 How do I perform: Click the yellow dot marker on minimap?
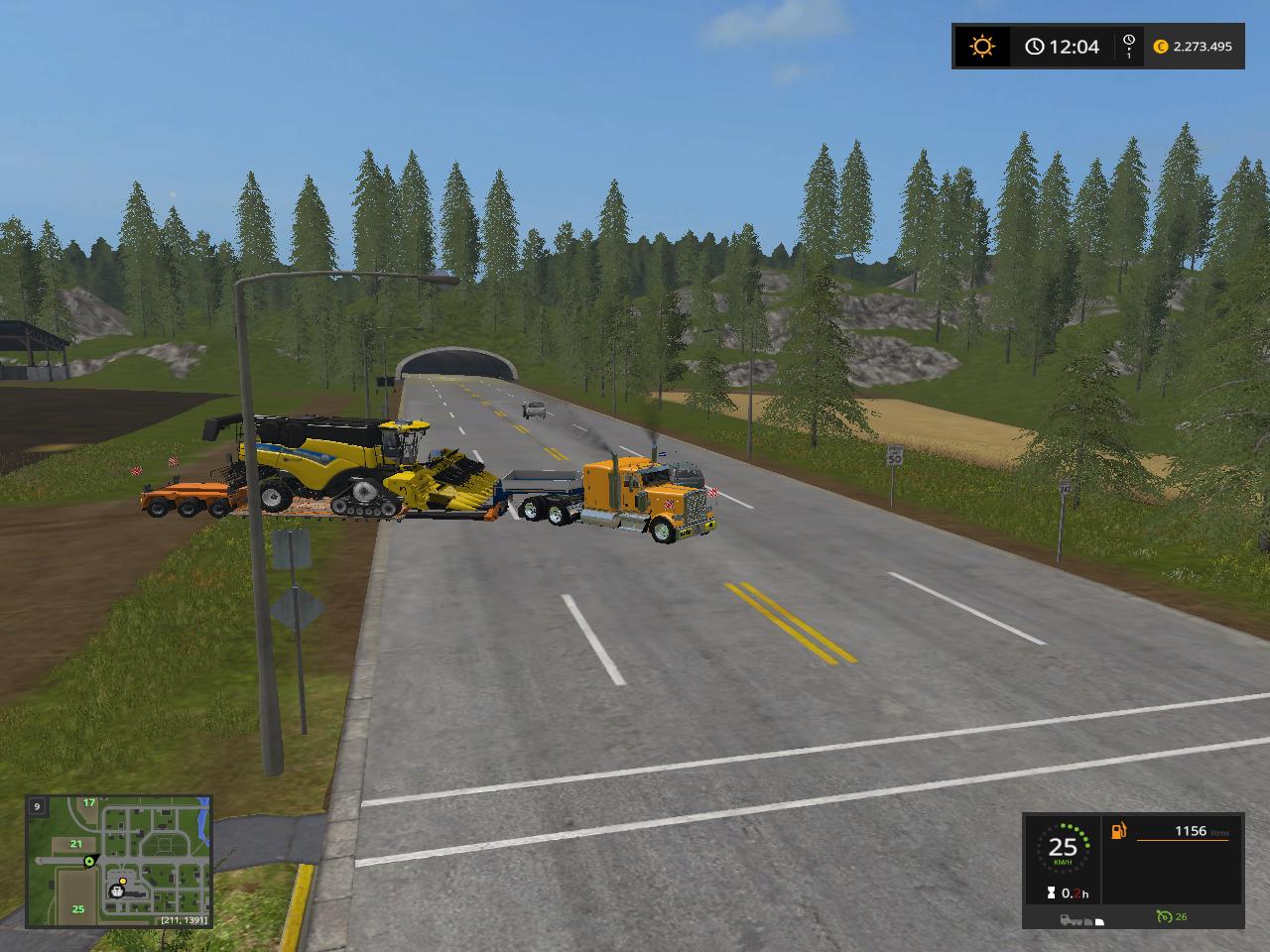[122, 879]
